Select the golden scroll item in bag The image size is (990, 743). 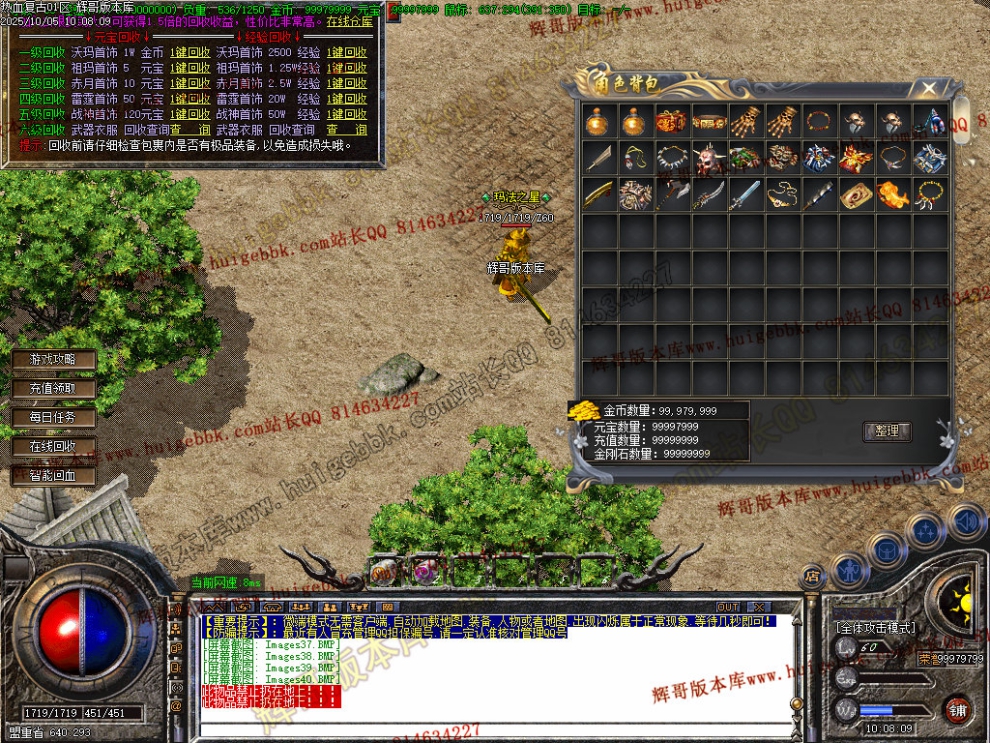[856, 194]
